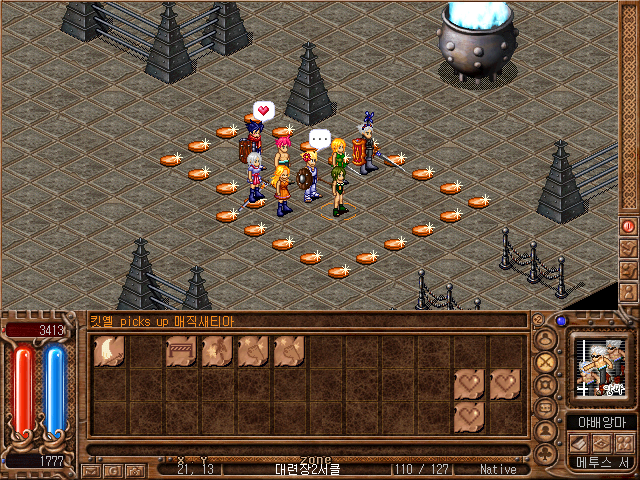This screenshot has height=480, width=640.
Task: Click the red power button on the side bar
Action: (628, 226)
